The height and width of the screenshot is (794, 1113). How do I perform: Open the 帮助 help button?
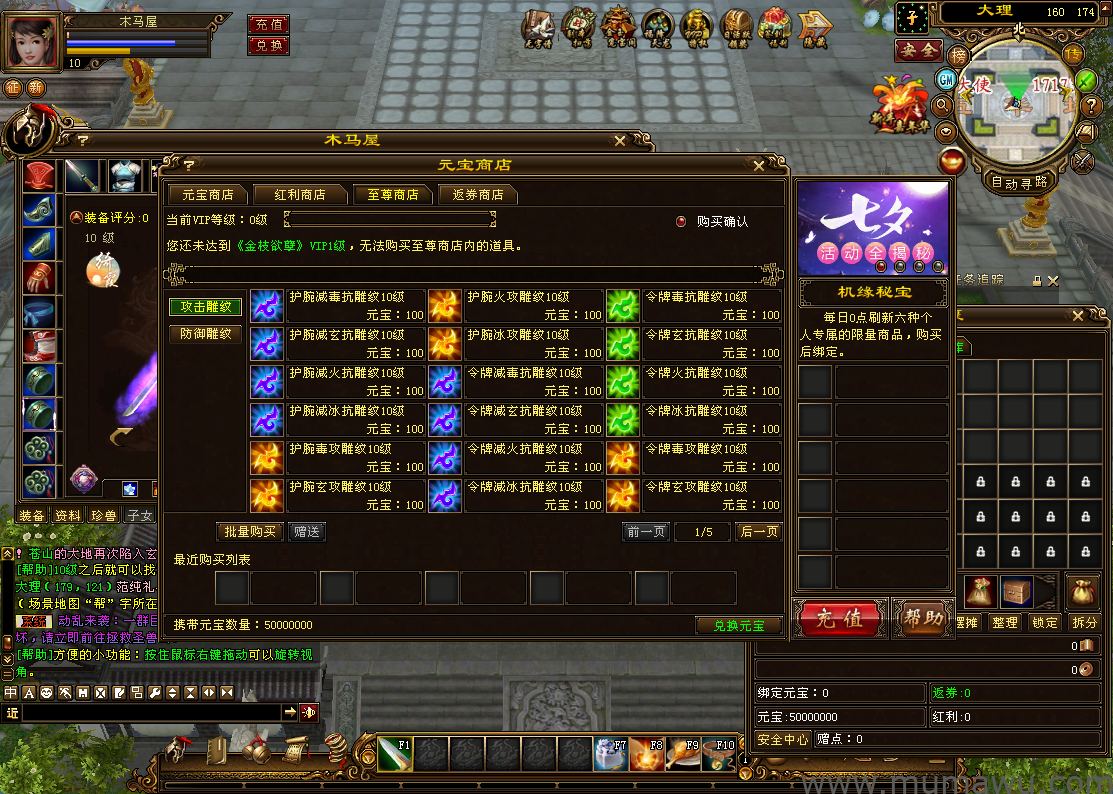click(921, 618)
